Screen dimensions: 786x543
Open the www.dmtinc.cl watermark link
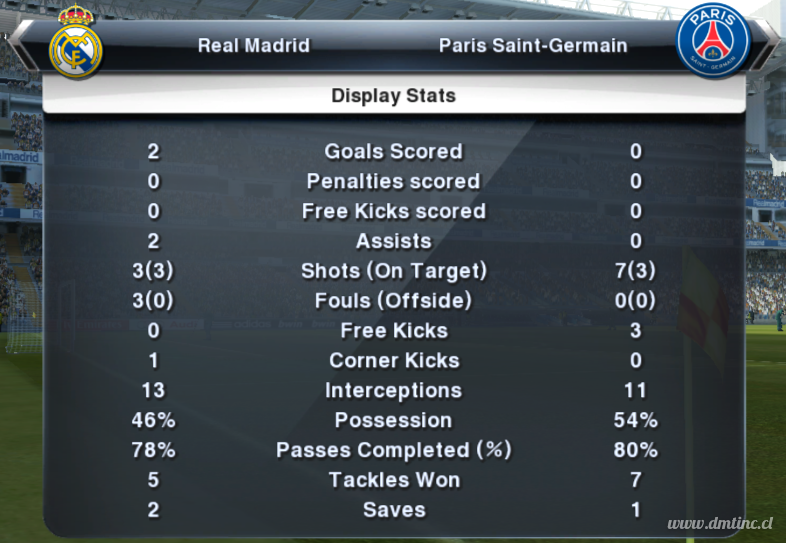(x=720, y=524)
